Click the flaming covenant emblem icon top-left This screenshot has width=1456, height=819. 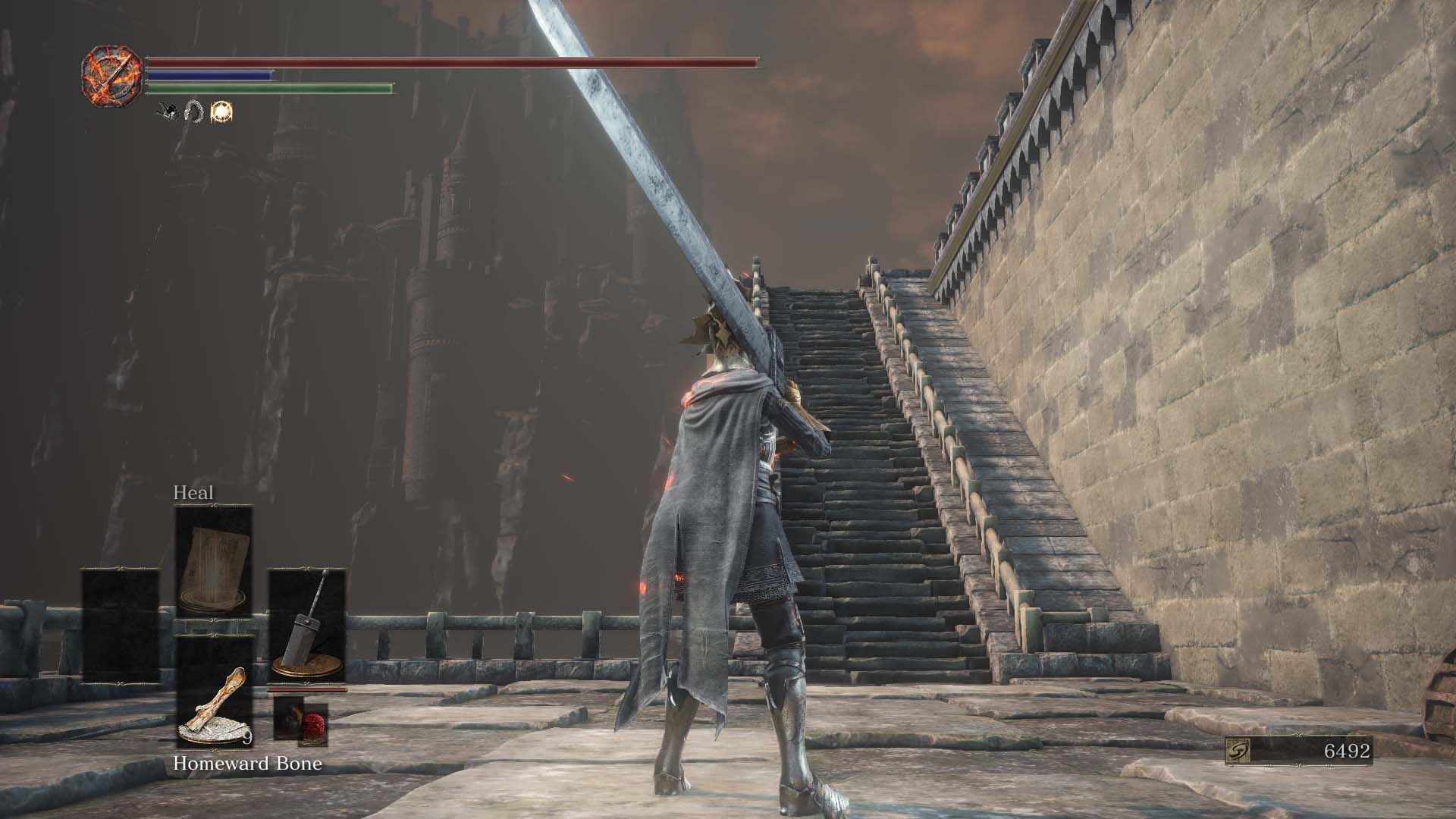click(112, 74)
